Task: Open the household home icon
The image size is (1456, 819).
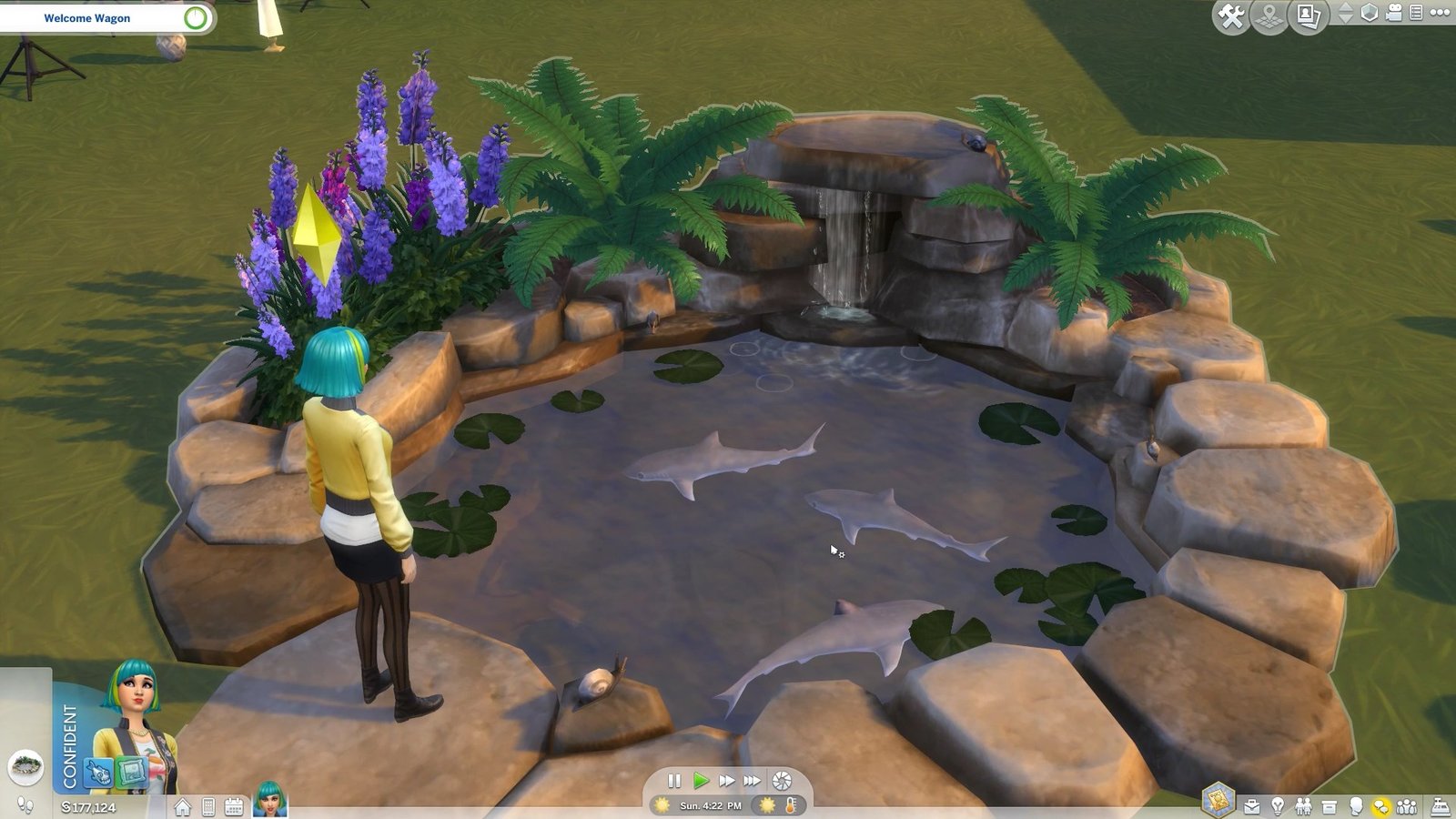Action: click(x=183, y=807)
